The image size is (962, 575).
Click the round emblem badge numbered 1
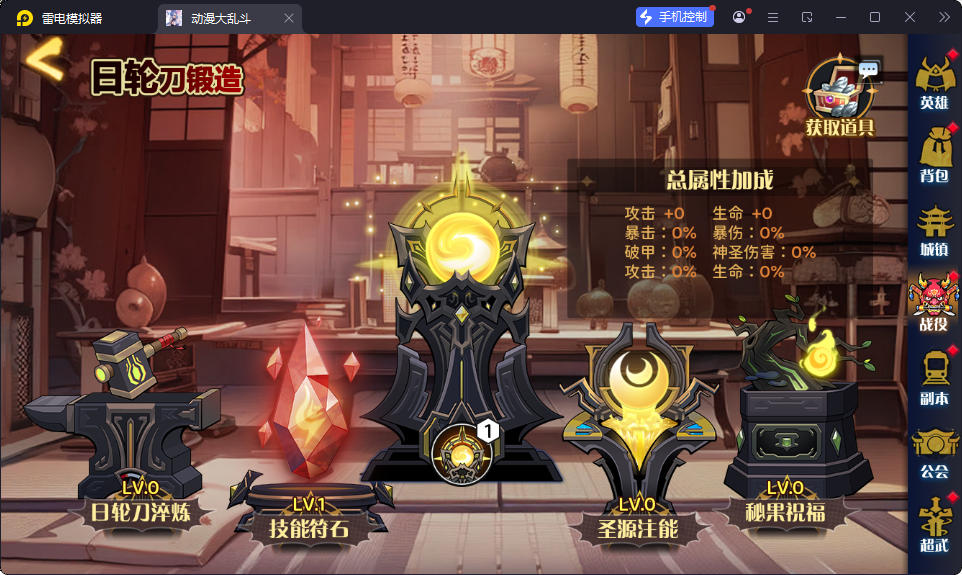[x=463, y=451]
